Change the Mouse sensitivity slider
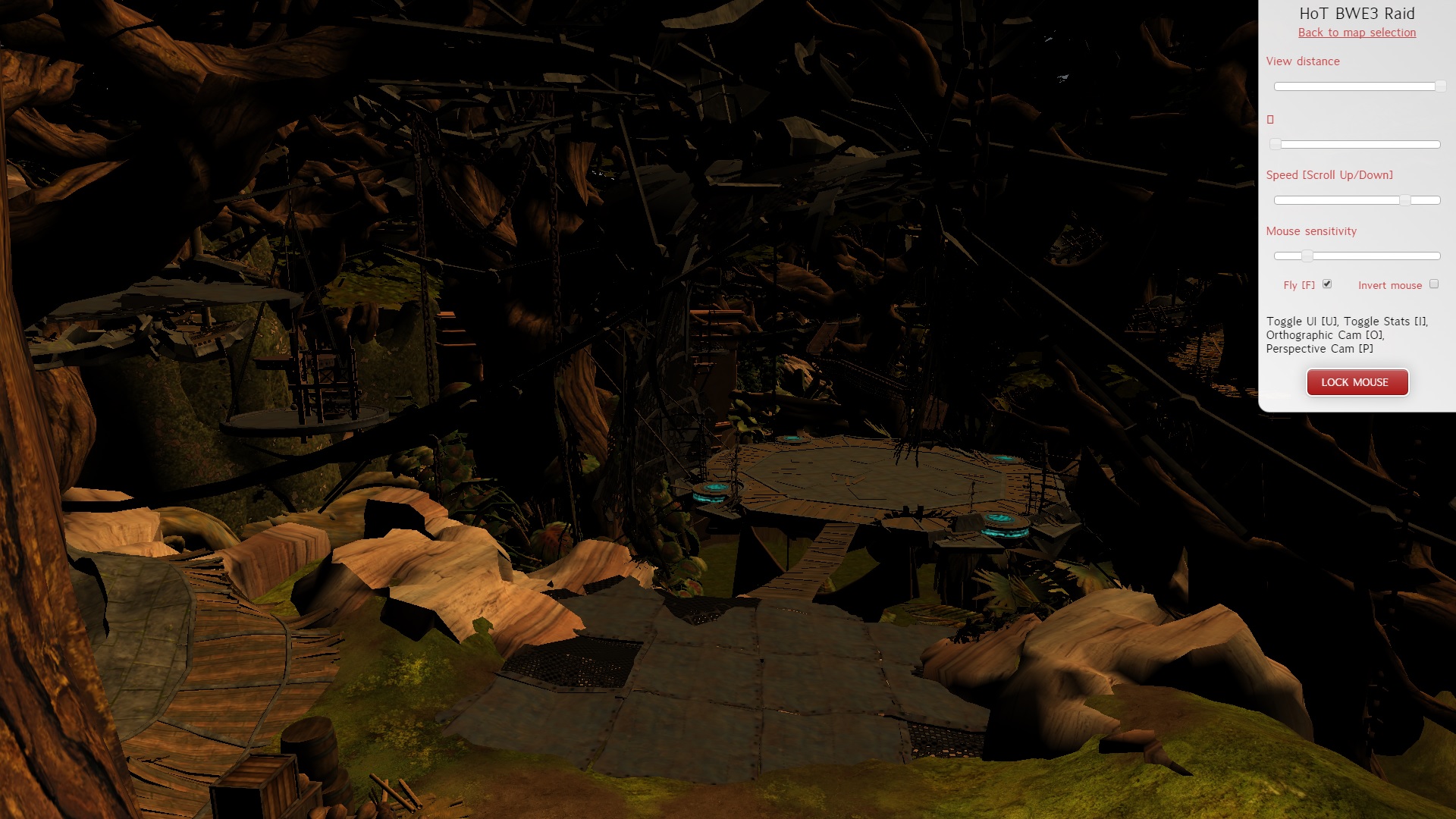This screenshot has height=819, width=1456. [1307, 256]
